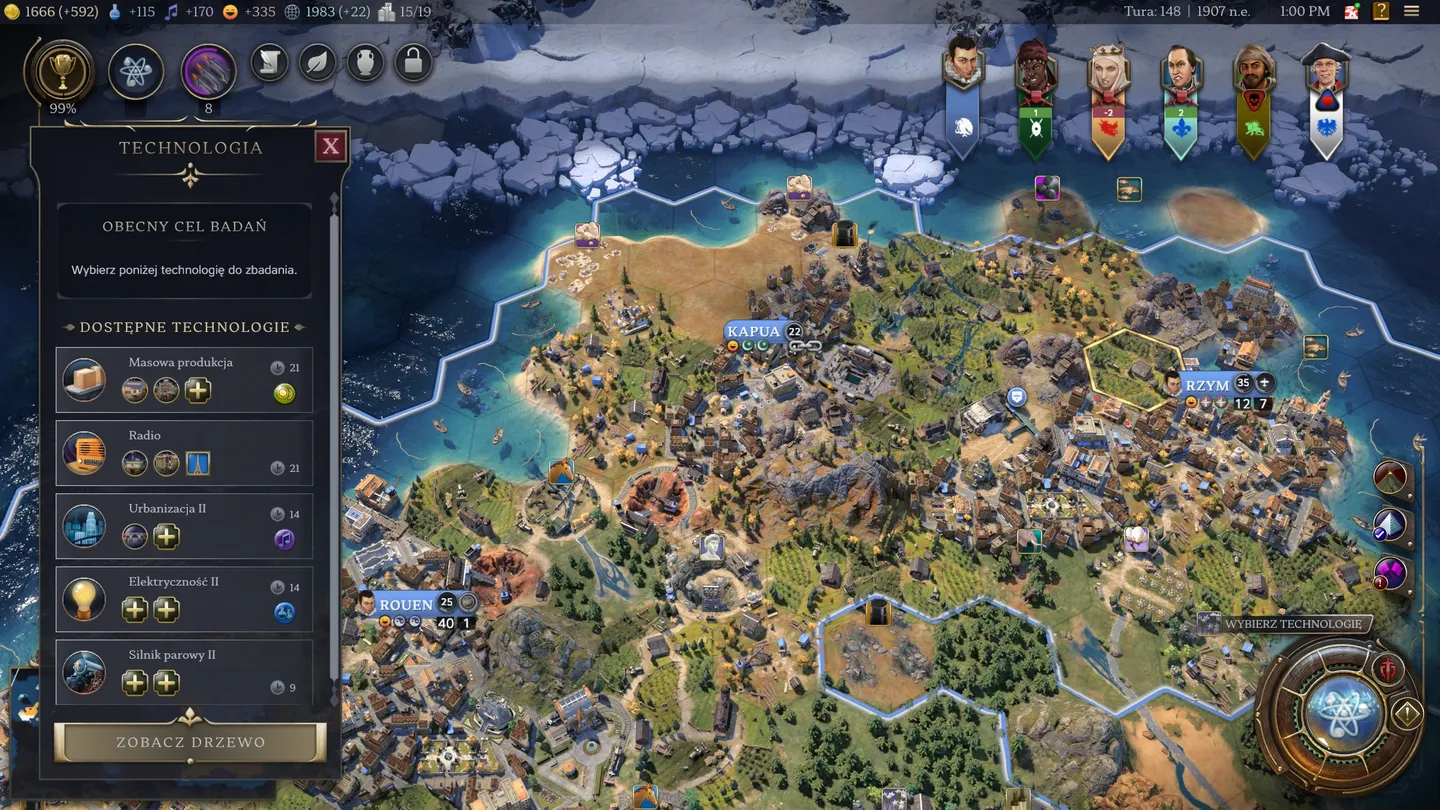1440x810 pixels.
Task: Select the leader with white eagle banner
Action: pos(1325,100)
